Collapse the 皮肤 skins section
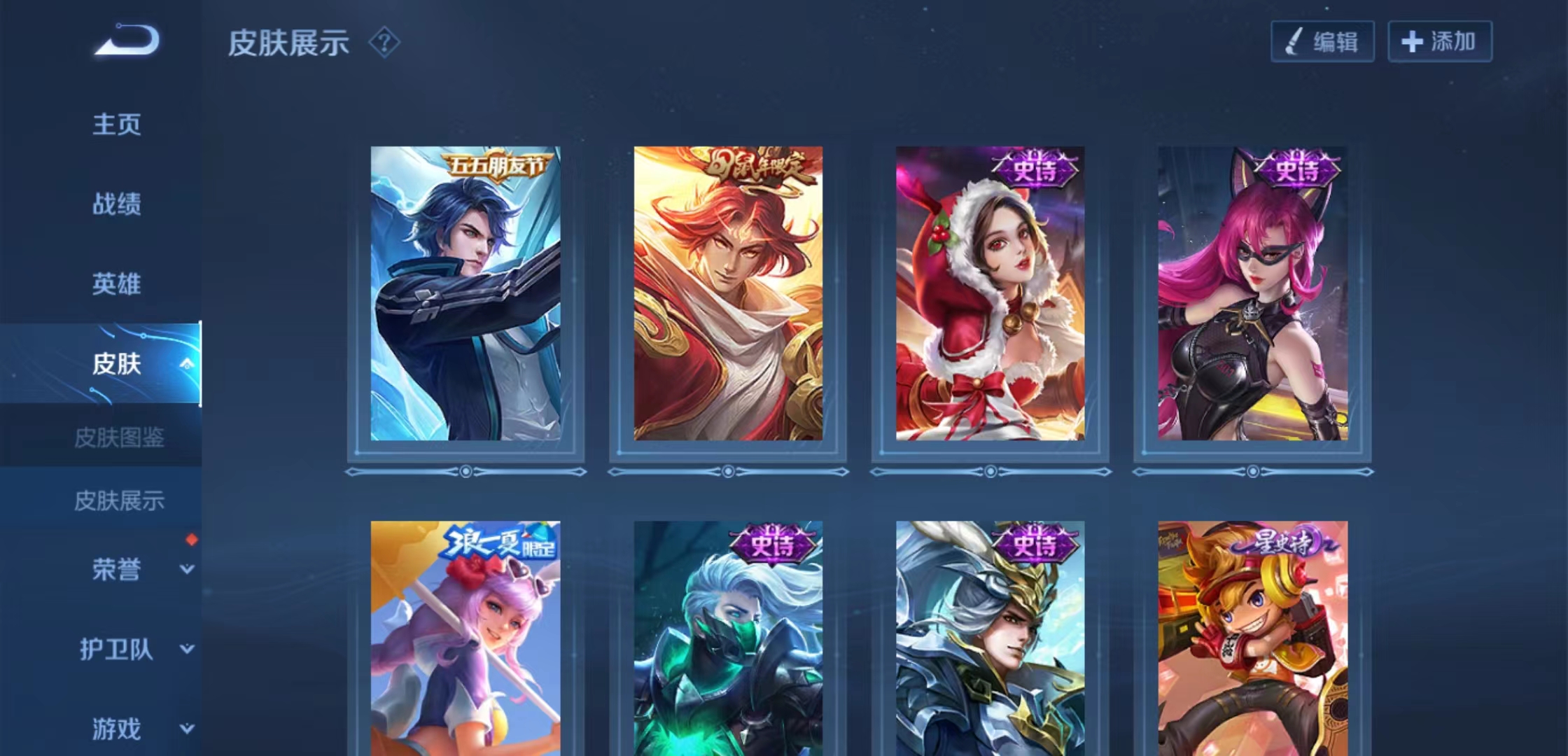This screenshot has width=1568, height=756. [186, 363]
